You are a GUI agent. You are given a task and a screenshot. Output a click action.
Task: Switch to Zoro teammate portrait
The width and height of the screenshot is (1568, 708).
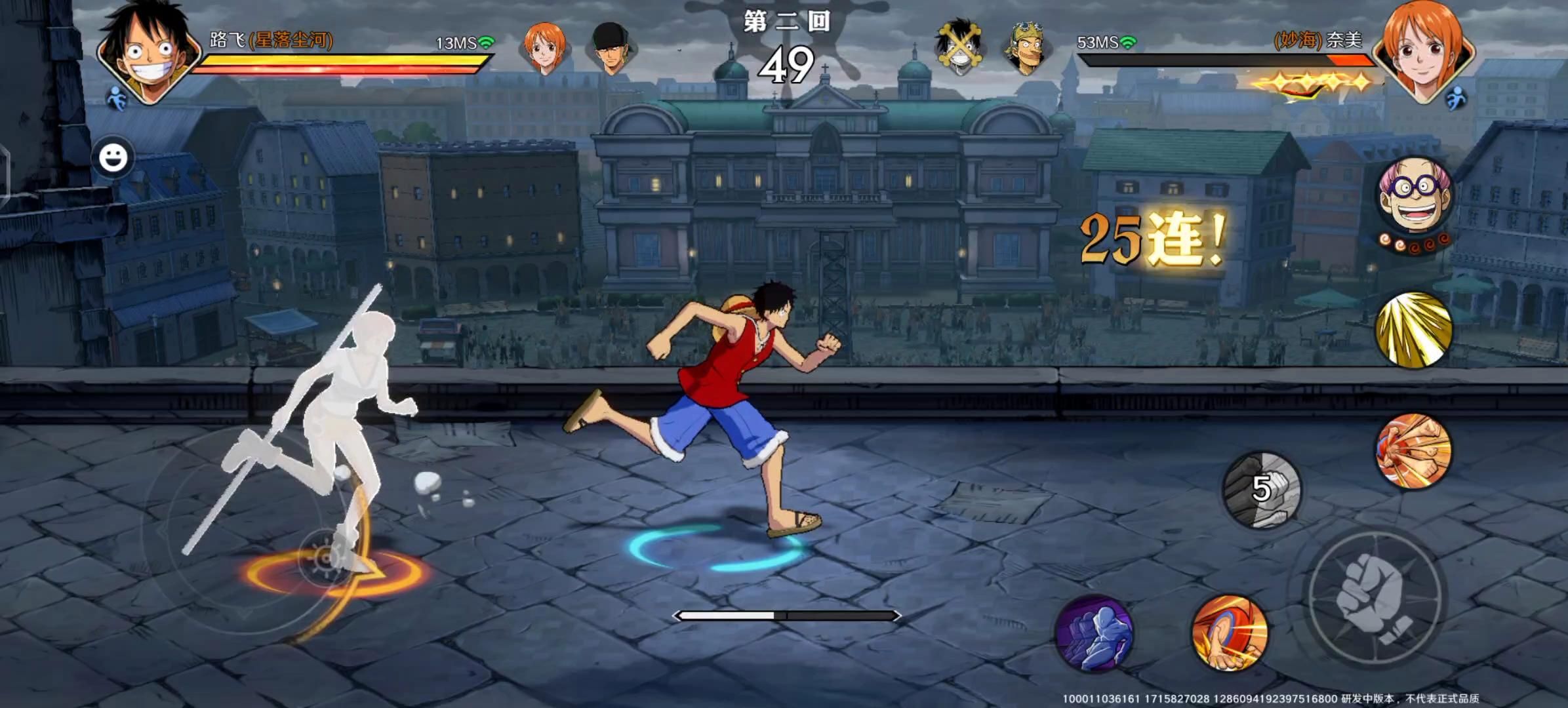pyautogui.click(x=612, y=49)
